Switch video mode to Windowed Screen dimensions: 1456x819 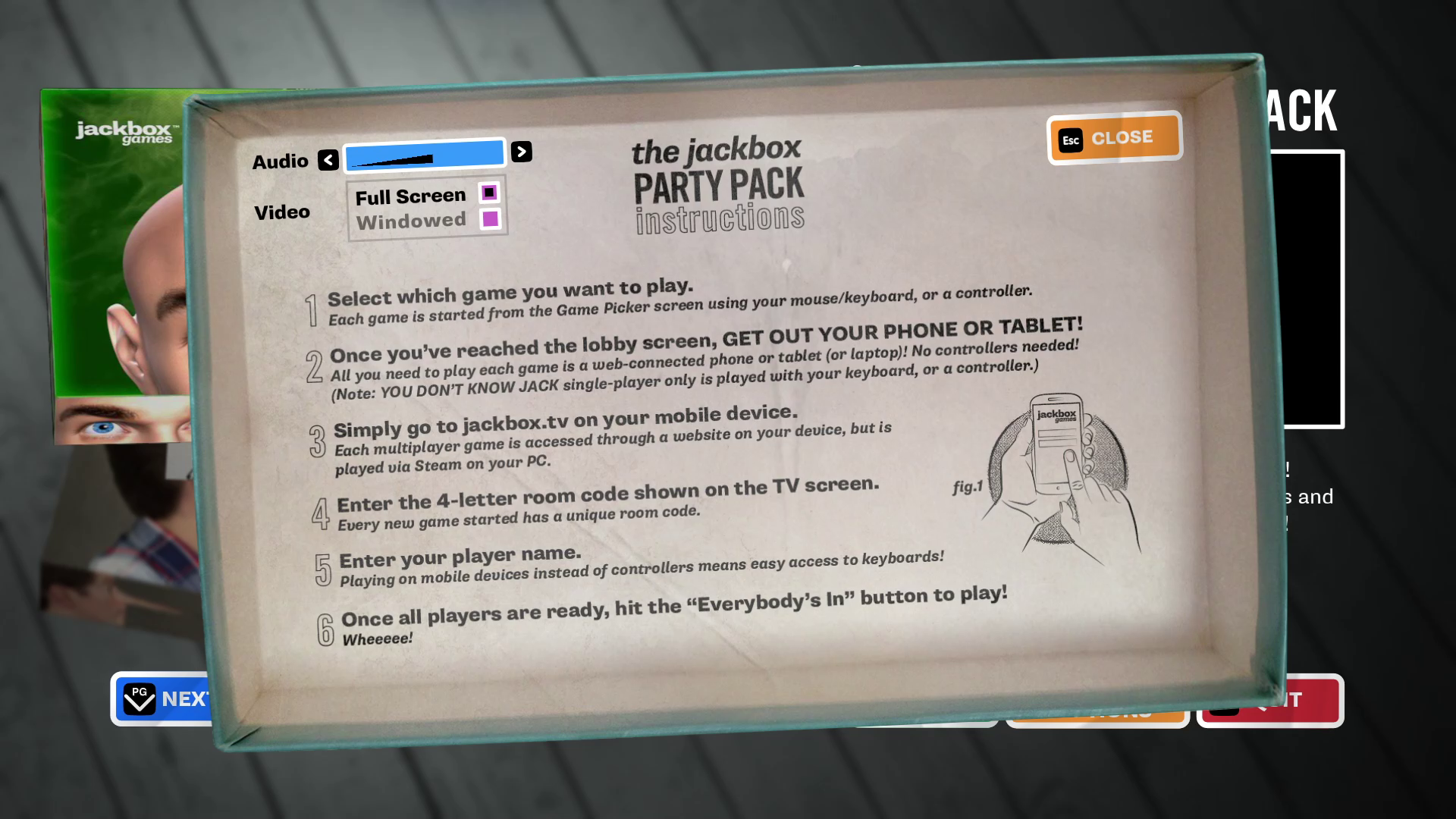click(x=491, y=219)
